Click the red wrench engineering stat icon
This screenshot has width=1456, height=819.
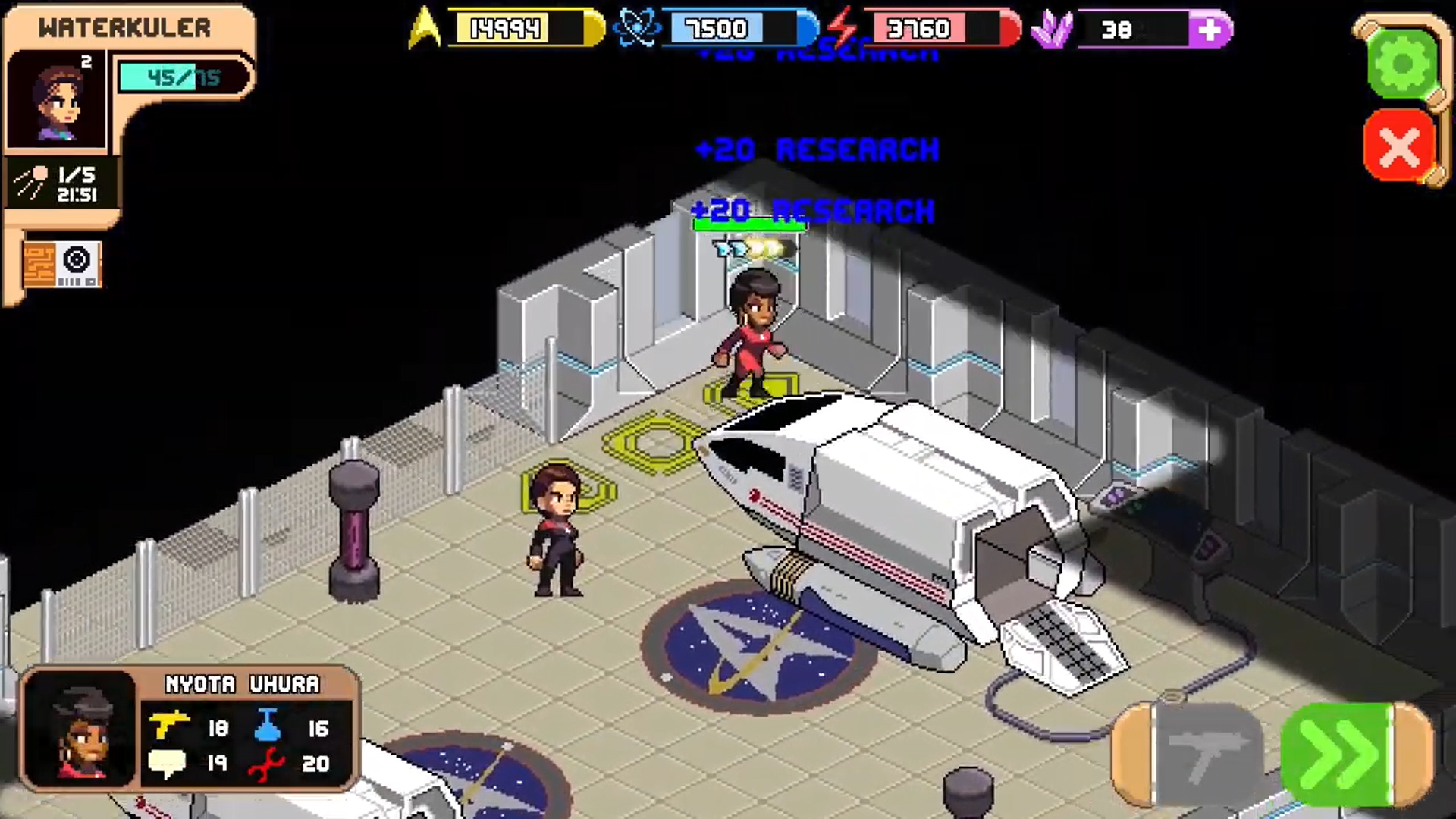coord(265,764)
